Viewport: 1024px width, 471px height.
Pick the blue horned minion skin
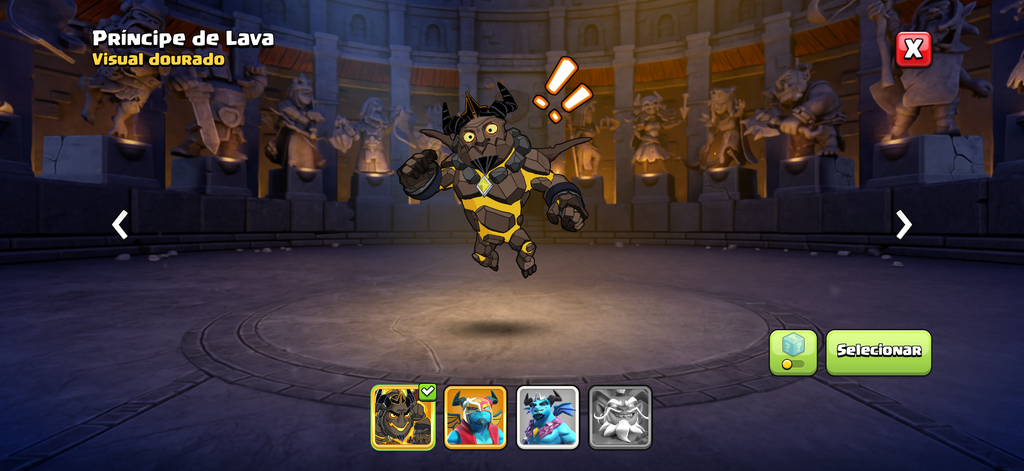[547, 417]
